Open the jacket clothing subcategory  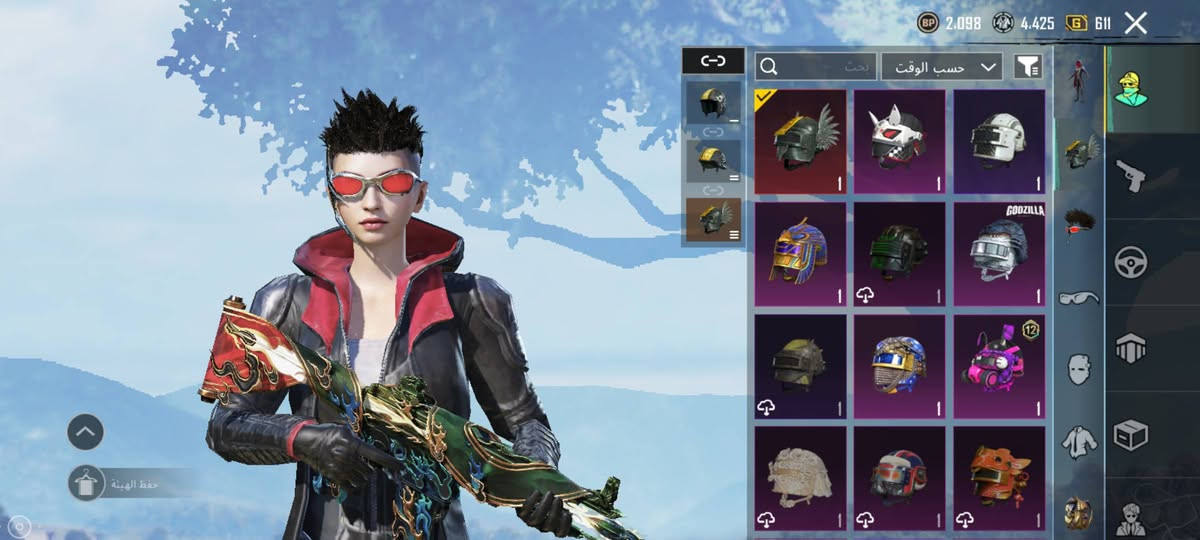point(1079,440)
